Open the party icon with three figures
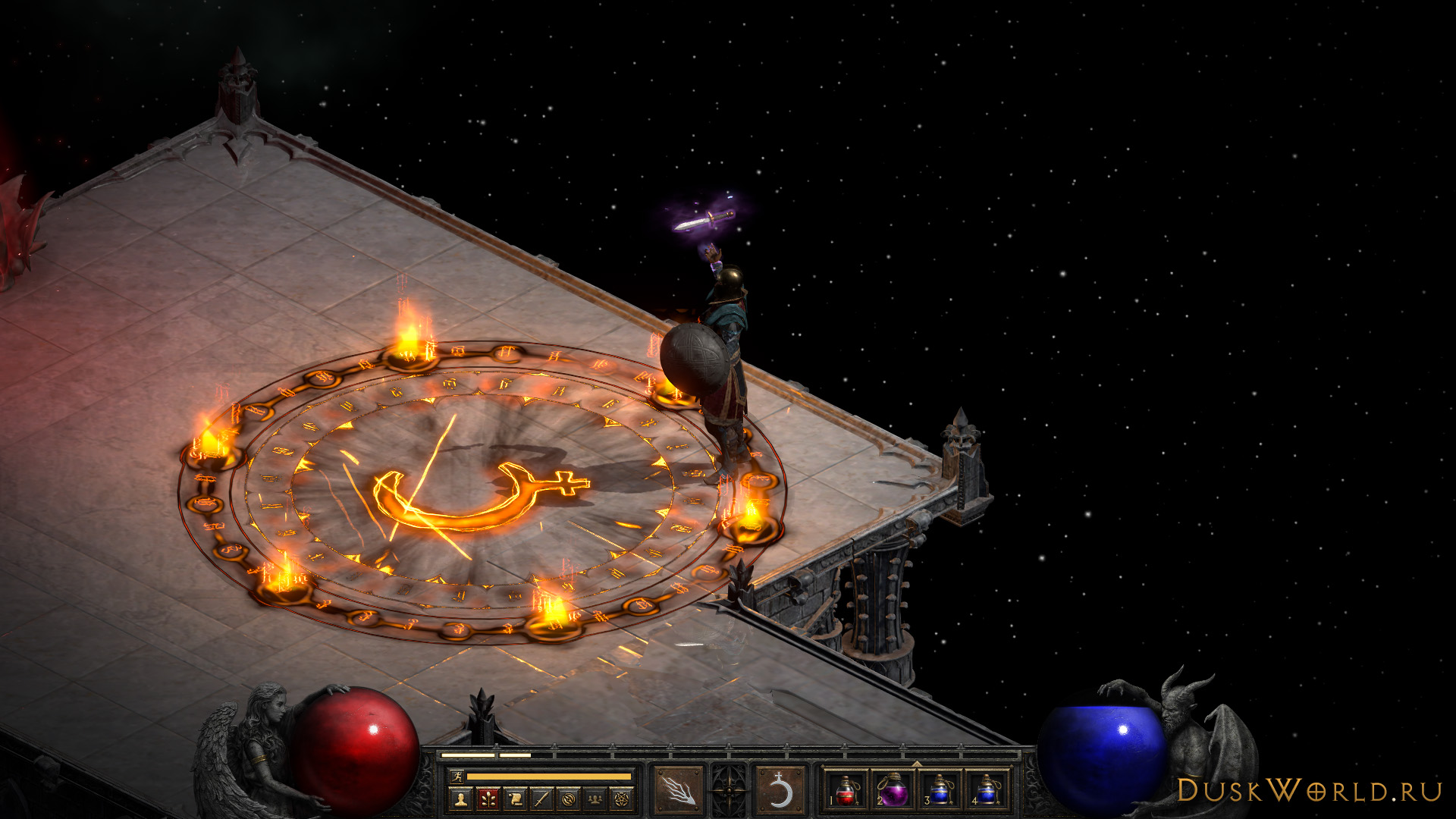 coord(596,799)
